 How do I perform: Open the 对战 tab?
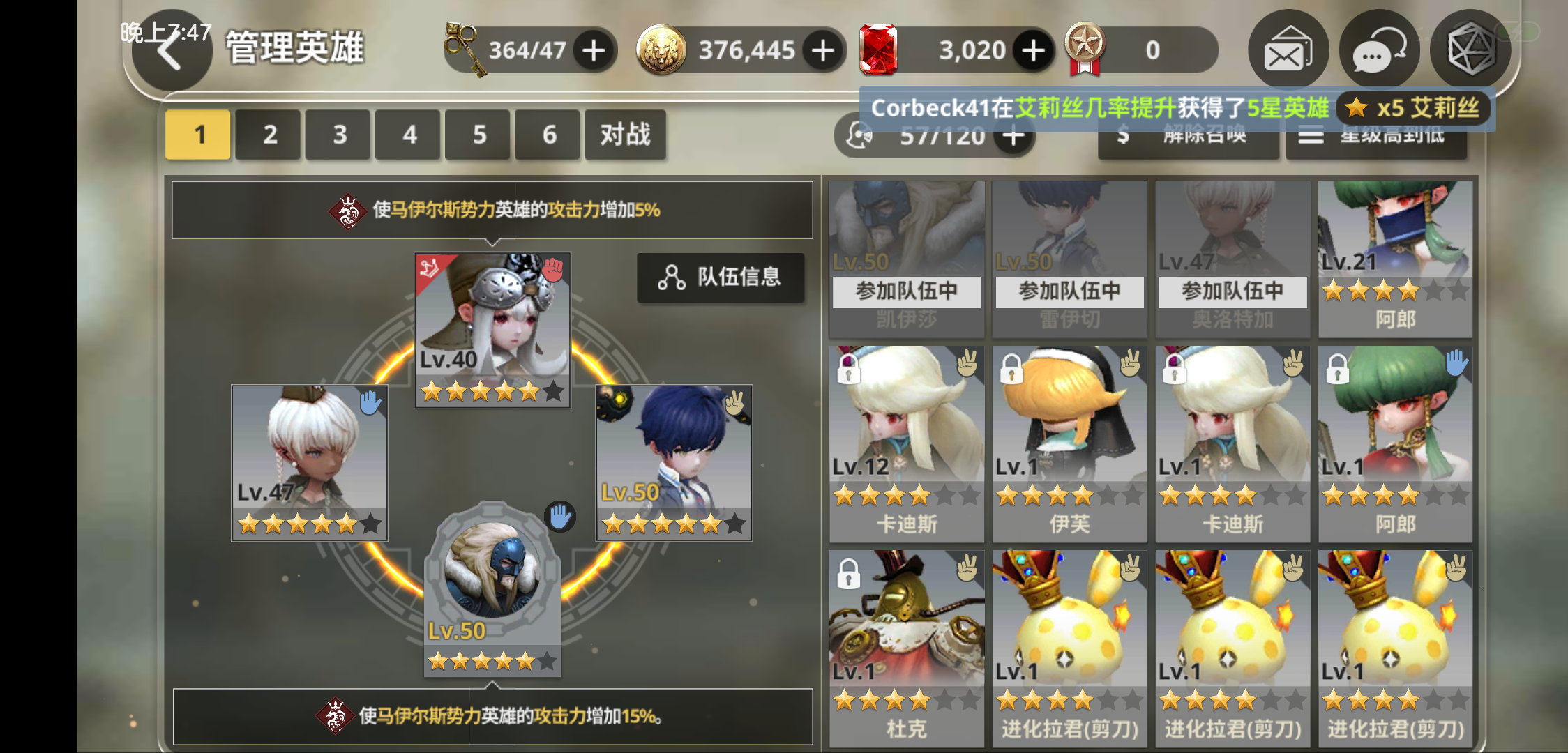(x=625, y=135)
